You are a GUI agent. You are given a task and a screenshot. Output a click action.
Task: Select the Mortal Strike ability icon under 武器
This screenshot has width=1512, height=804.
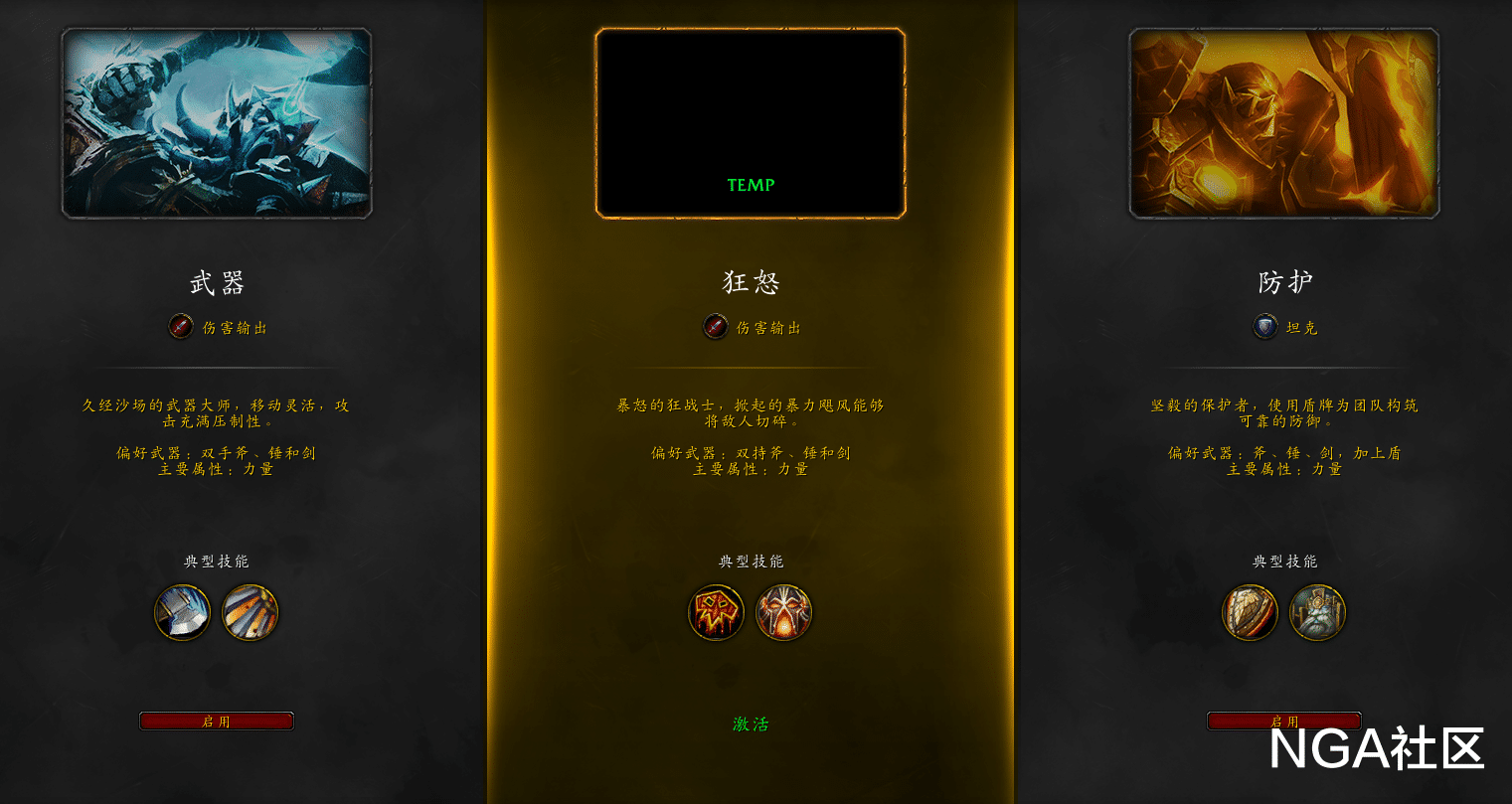point(183,613)
